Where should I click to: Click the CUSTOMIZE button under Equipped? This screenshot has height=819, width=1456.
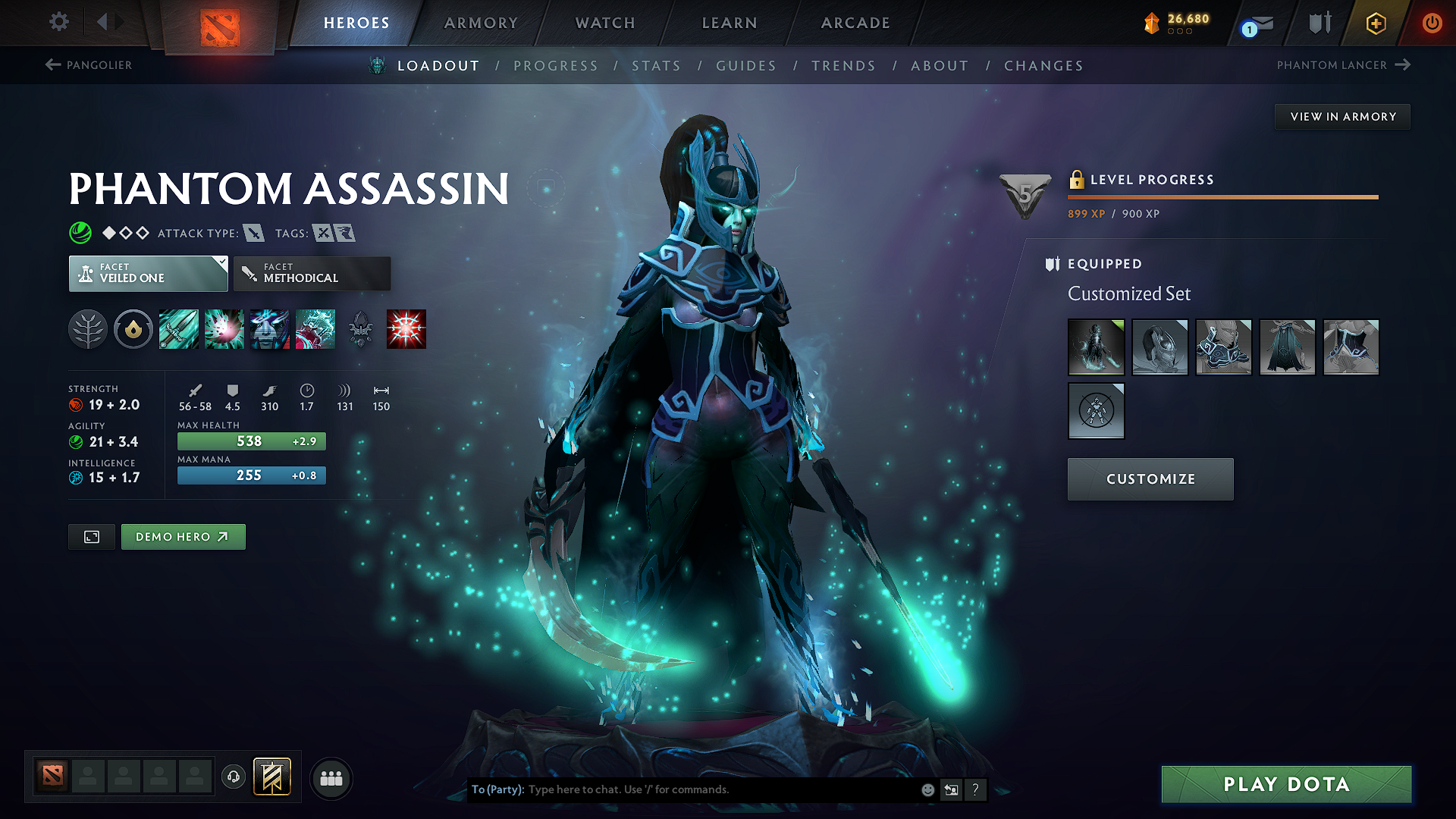tap(1150, 479)
